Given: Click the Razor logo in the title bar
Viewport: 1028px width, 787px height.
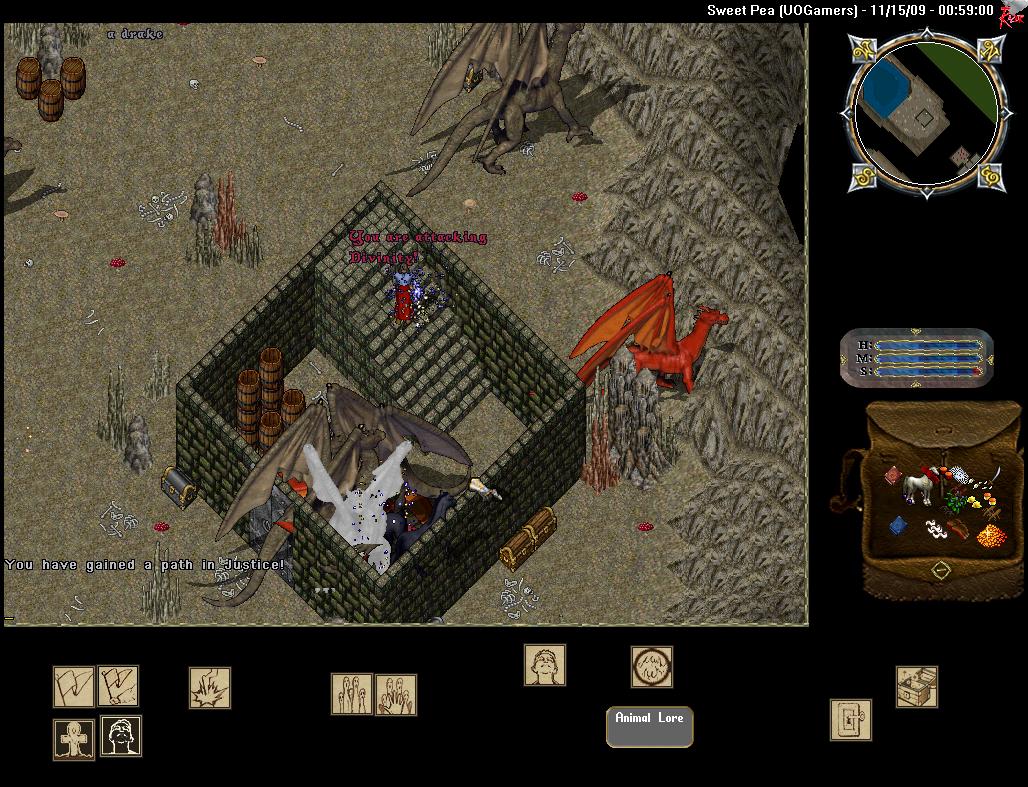Looking at the screenshot, I should click(x=1011, y=14).
